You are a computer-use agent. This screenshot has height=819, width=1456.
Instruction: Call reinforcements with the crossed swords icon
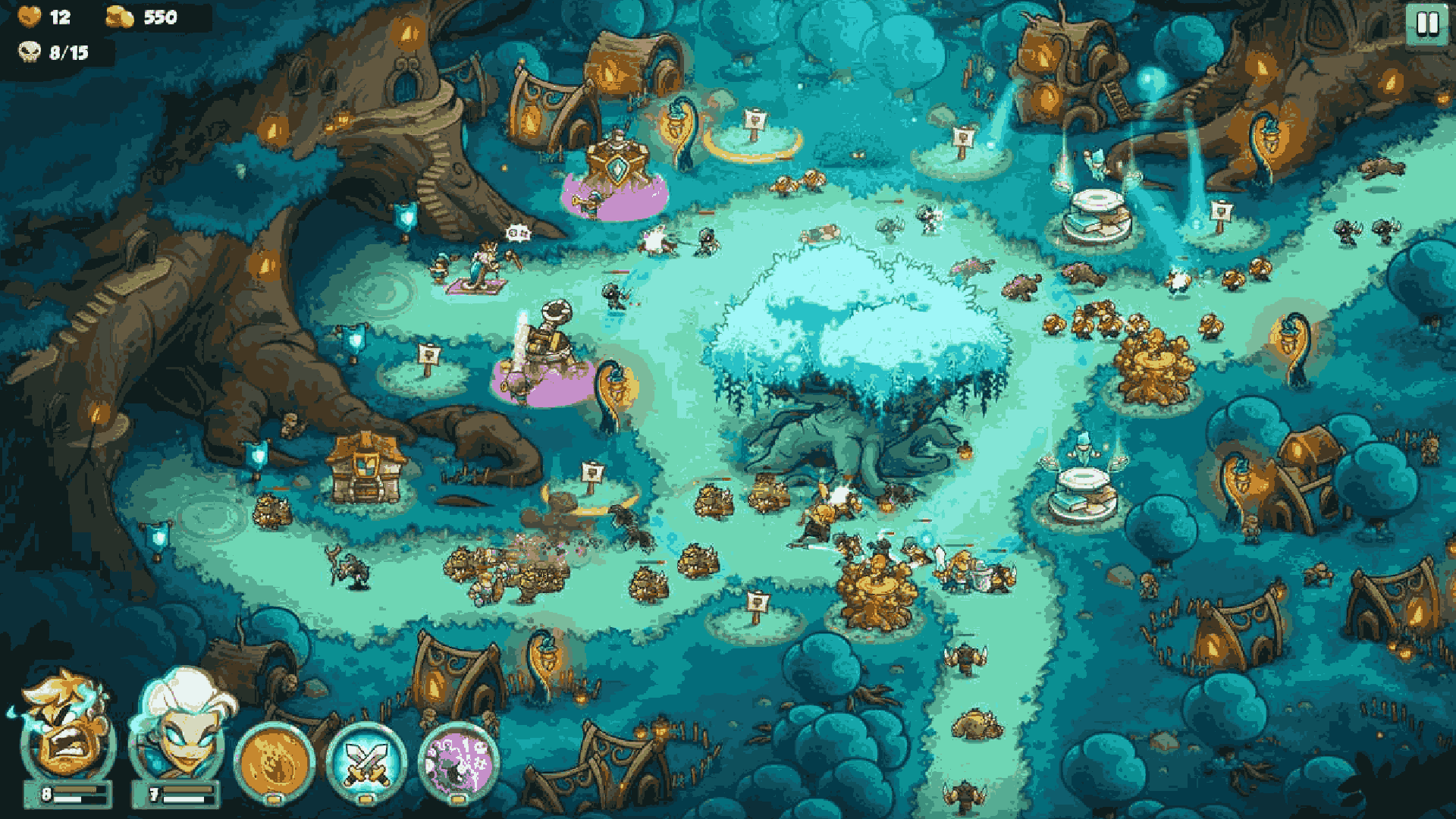click(x=366, y=761)
